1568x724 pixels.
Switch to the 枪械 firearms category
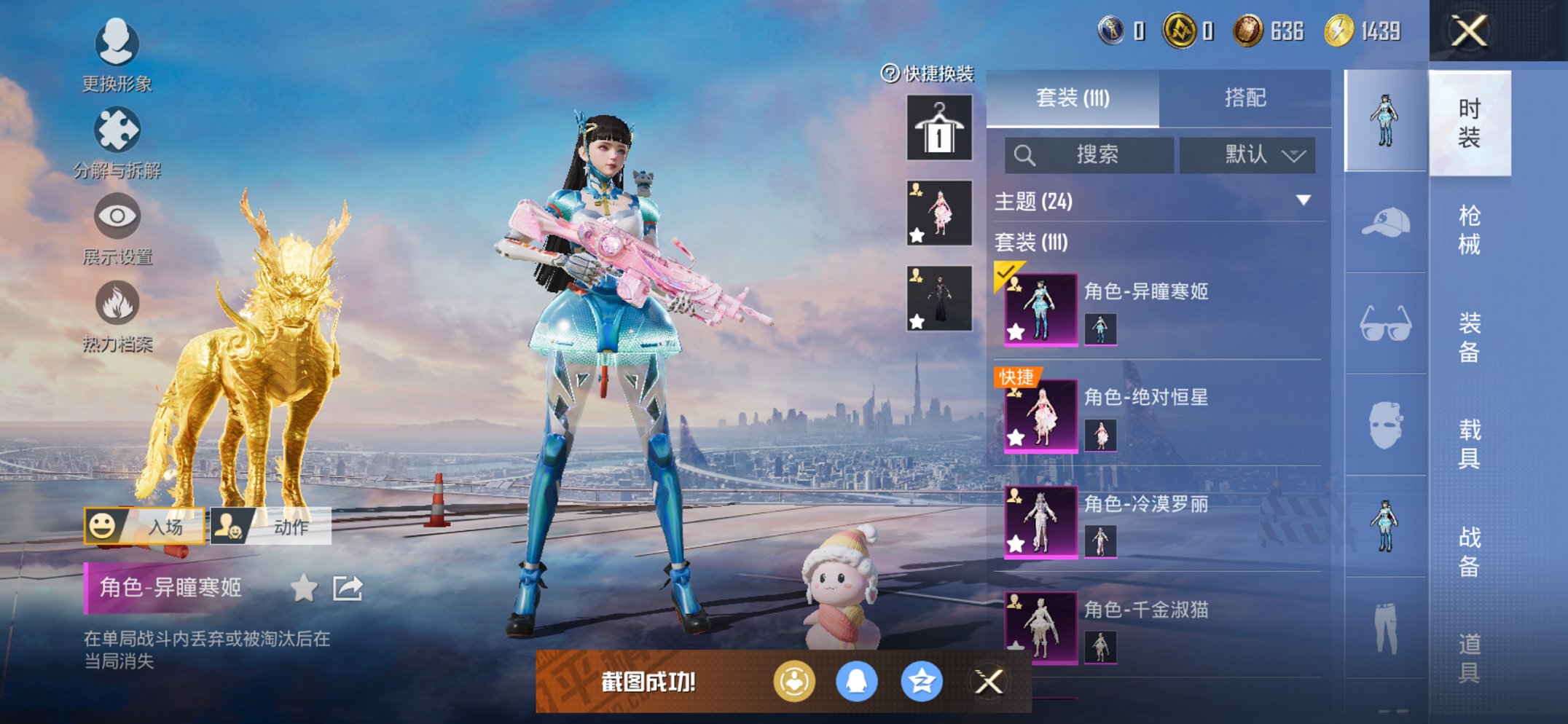coord(1469,230)
